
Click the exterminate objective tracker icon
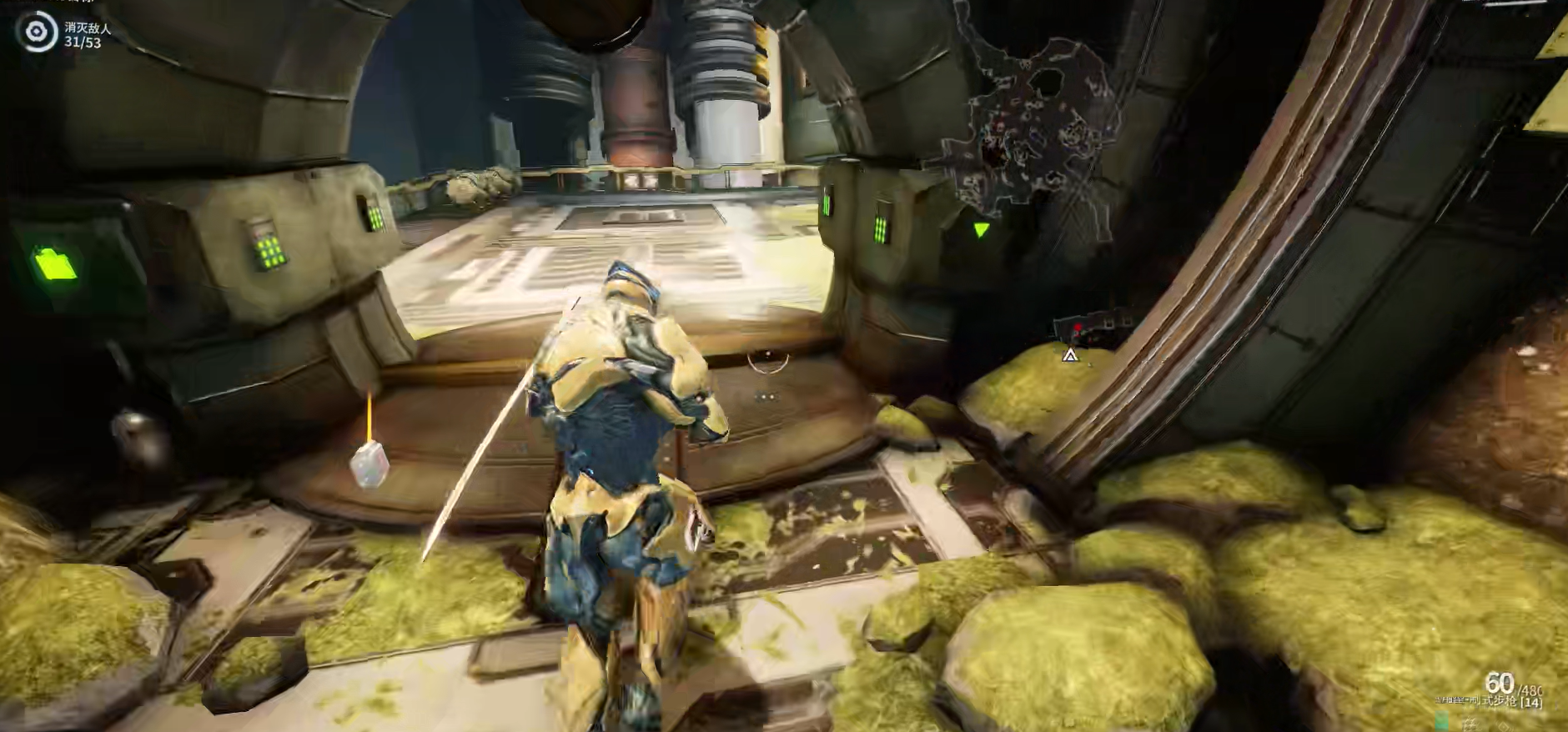(x=36, y=33)
